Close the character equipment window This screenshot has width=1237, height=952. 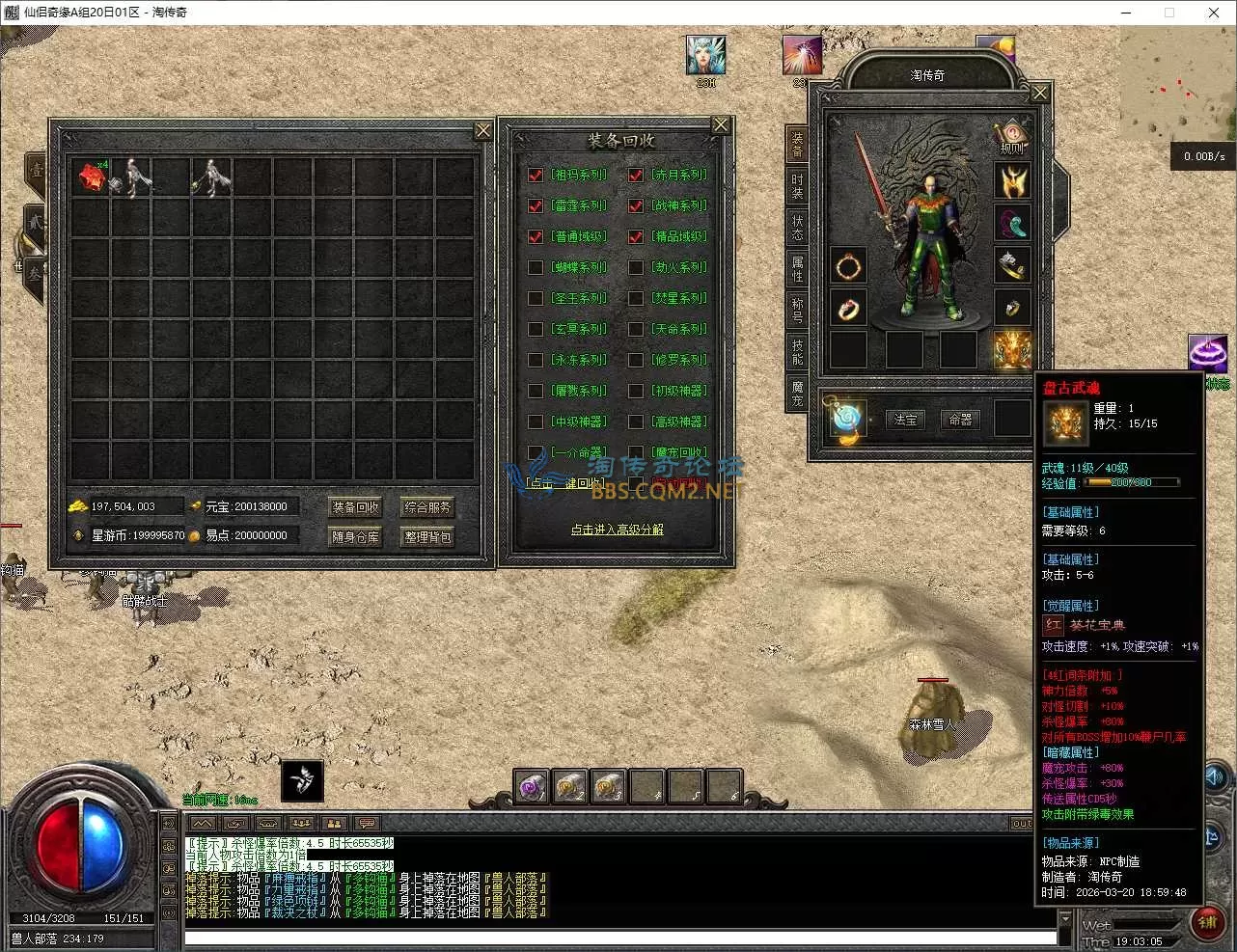tap(1040, 94)
